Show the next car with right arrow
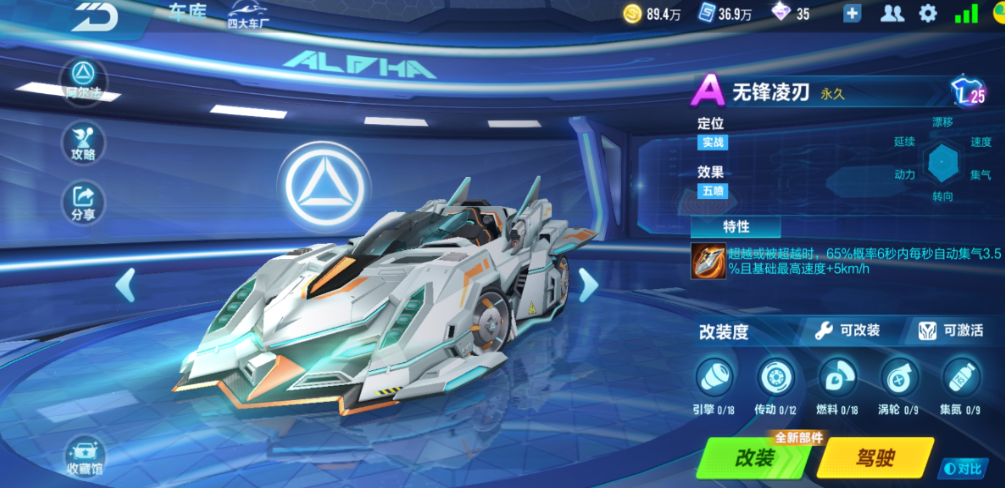Viewport: 1005px width, 488px height. [588, 285]
